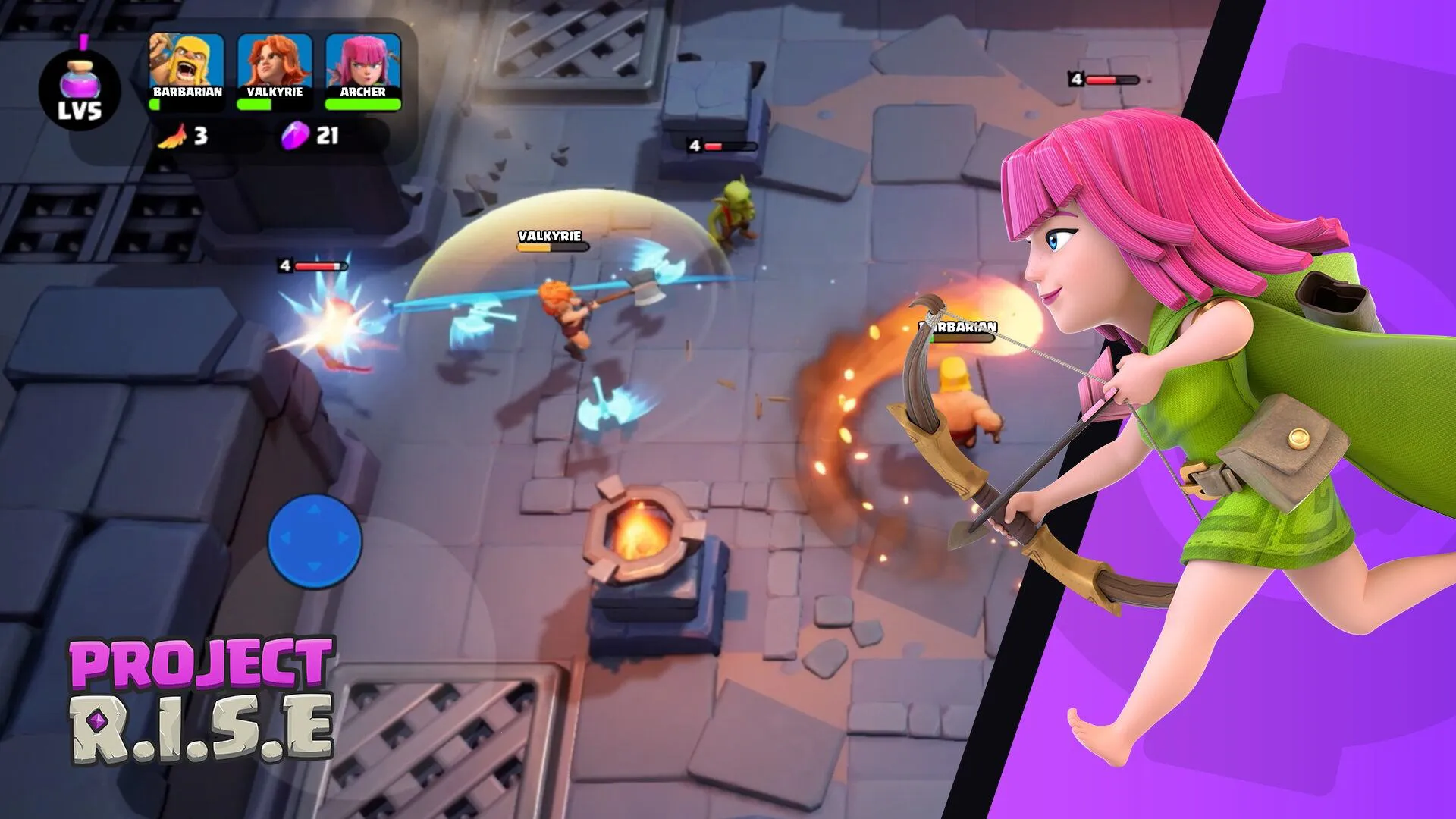Select the Archer hero portrait
Screen dimensions: 1456x819
(x=362, y=61)
